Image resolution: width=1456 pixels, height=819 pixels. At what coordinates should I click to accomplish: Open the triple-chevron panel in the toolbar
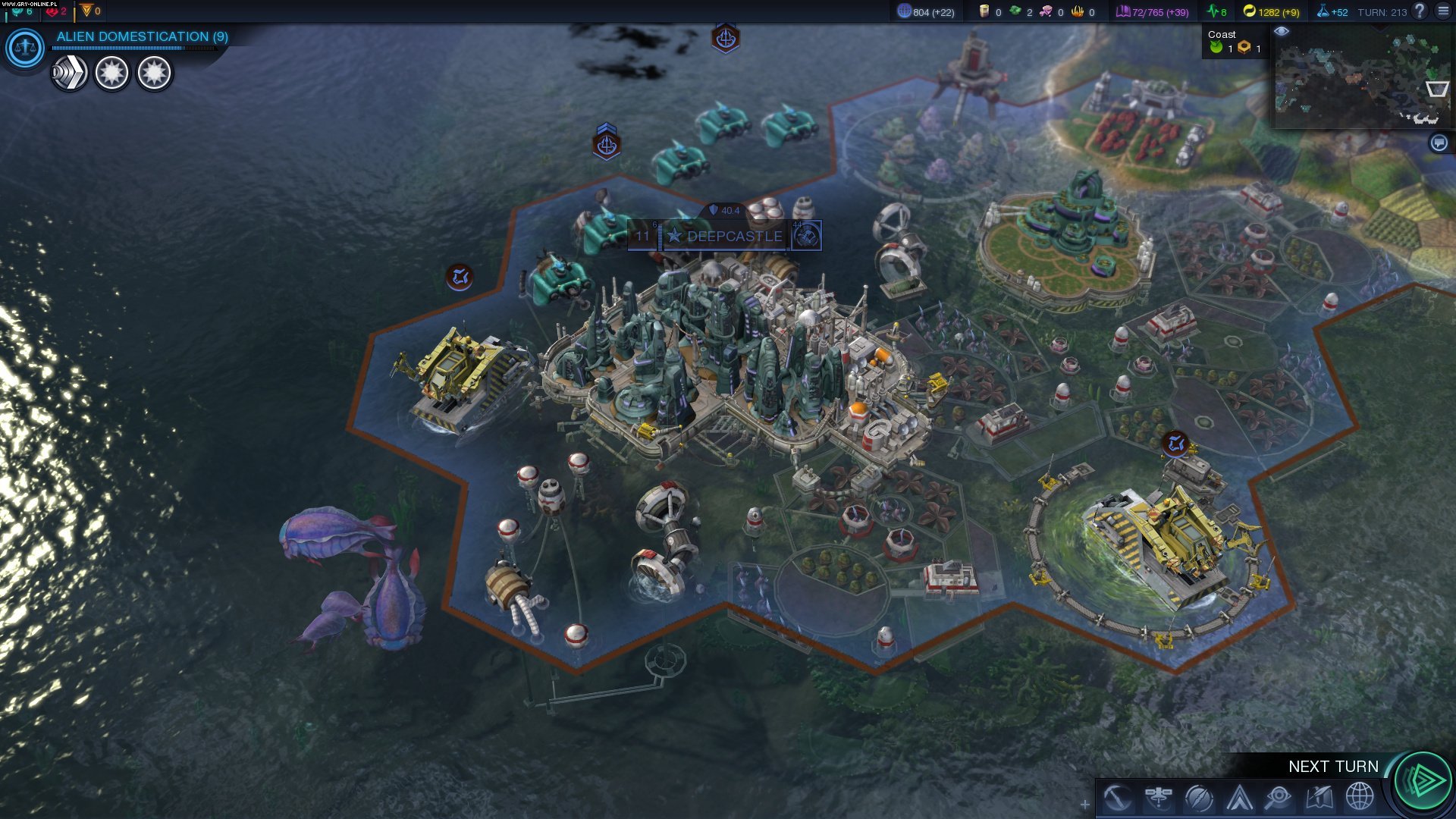(x=1239, y=798)
